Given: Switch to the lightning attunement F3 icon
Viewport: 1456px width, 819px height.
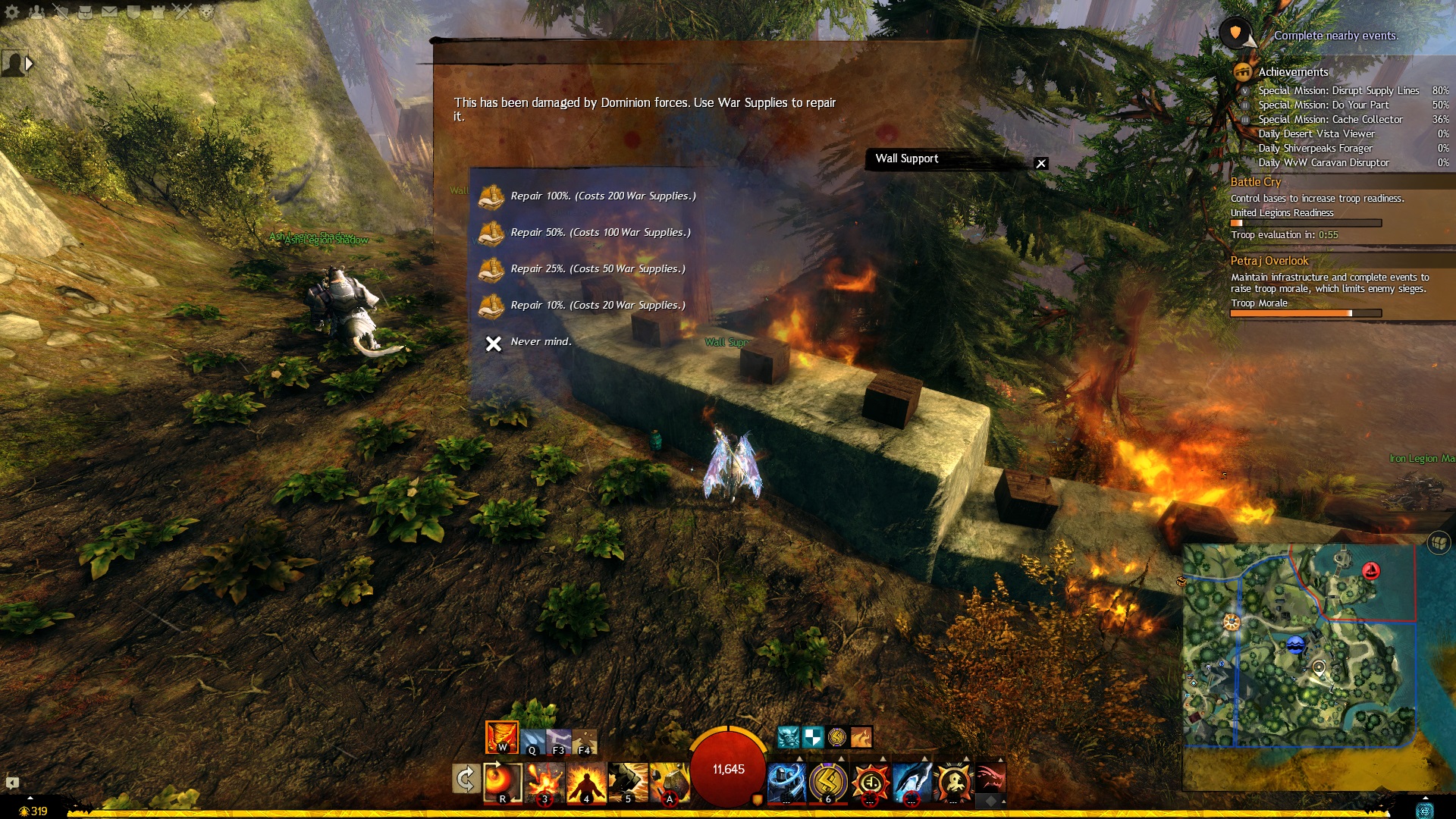Looking at the screenshot, I should pyautogui.click(x=558, y=742).
